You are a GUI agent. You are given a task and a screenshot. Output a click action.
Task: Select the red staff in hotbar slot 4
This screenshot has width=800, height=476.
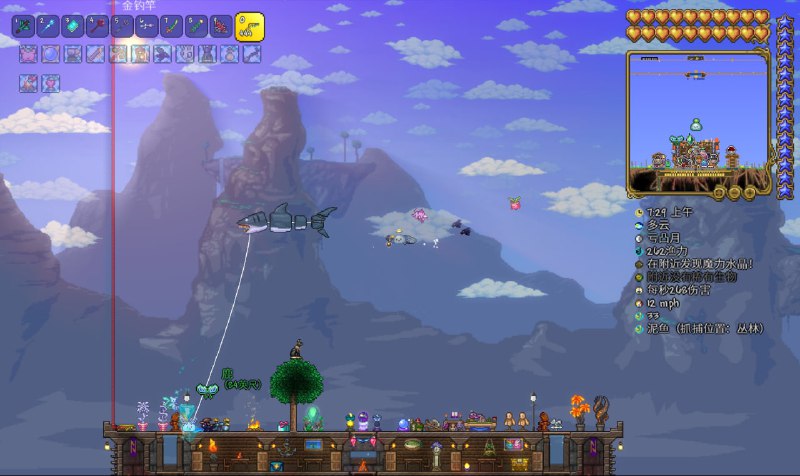[98, 25]
